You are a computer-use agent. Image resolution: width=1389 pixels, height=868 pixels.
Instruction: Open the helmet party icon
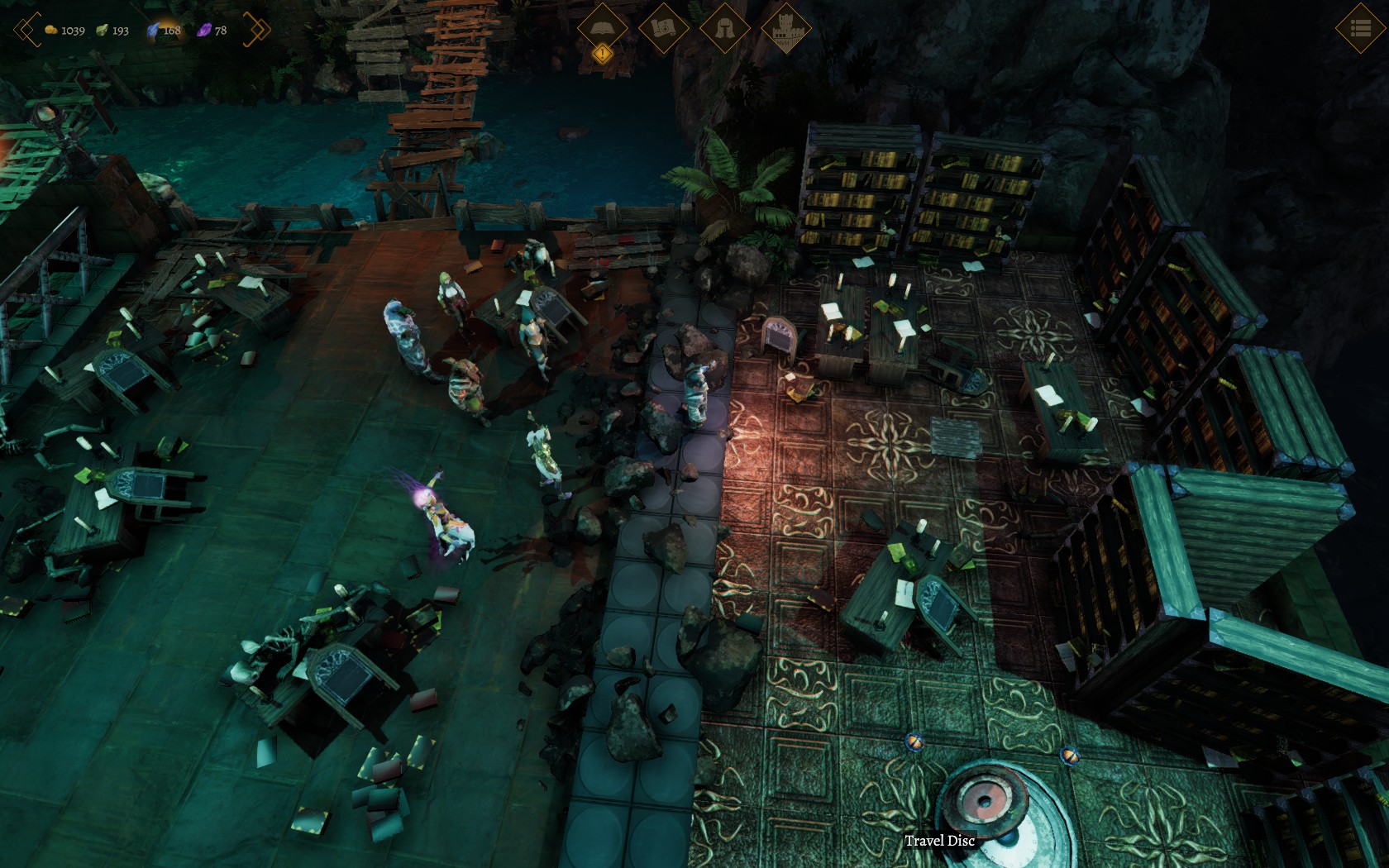(x=725, y=28)
